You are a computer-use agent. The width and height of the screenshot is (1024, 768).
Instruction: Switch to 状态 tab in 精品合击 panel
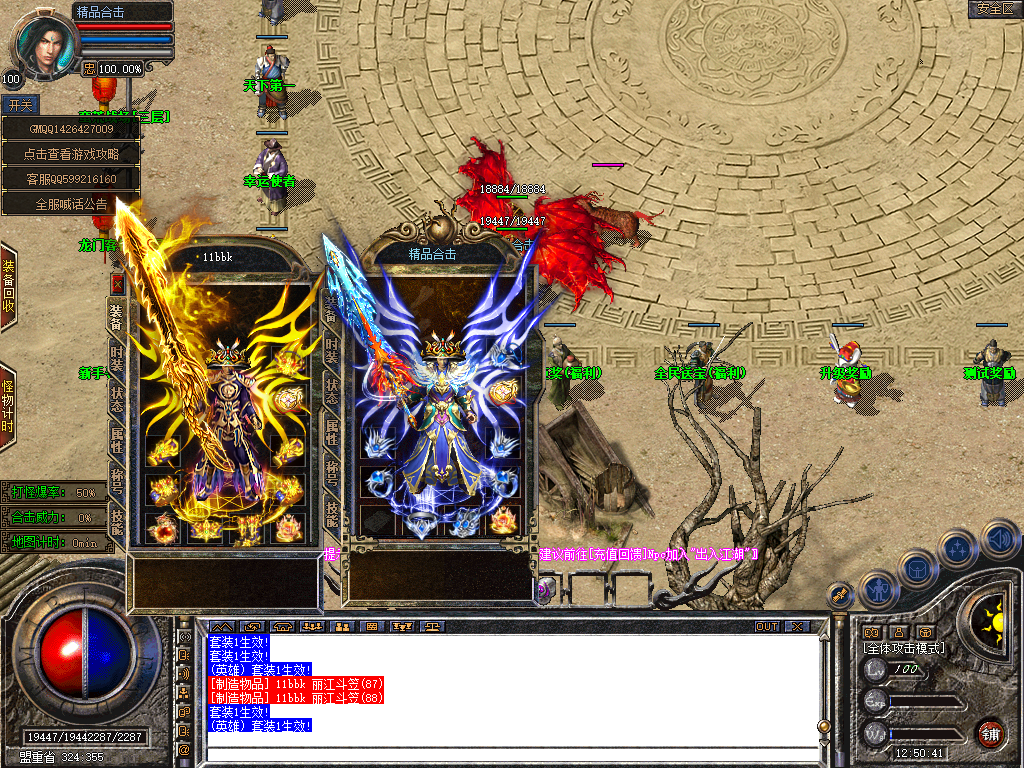pos(331,392)
